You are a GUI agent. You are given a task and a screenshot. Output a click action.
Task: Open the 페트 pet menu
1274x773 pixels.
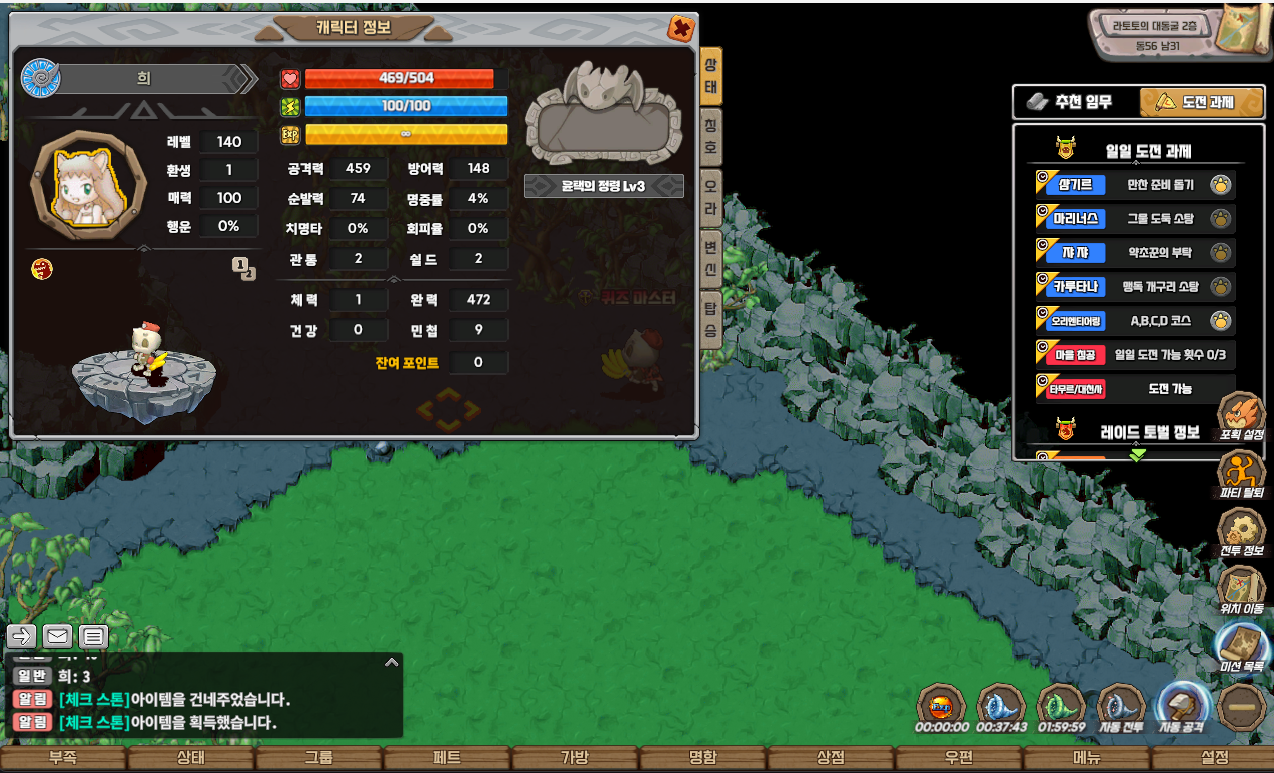coord(446,758)
